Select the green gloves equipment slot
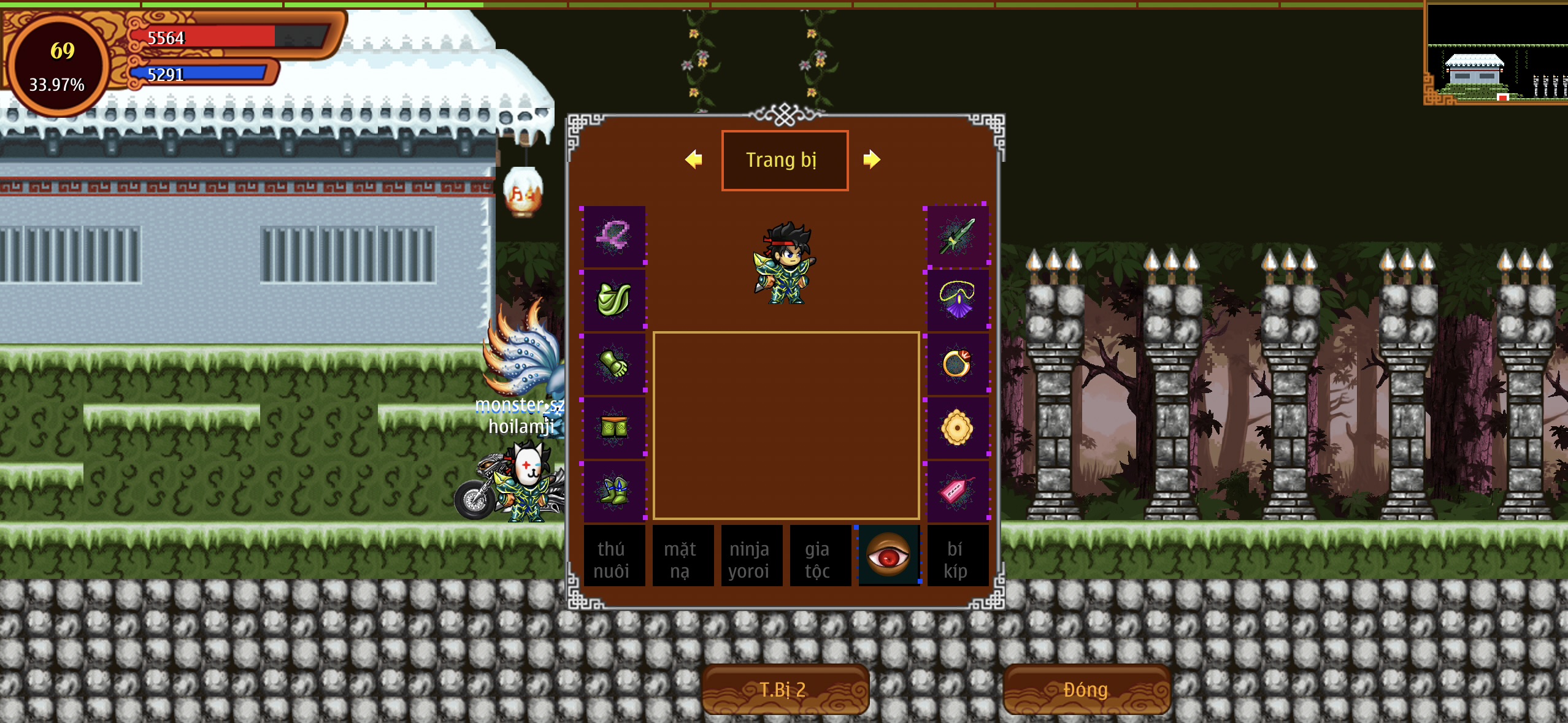The image size is (1568, 723). (x=613, y=364)
